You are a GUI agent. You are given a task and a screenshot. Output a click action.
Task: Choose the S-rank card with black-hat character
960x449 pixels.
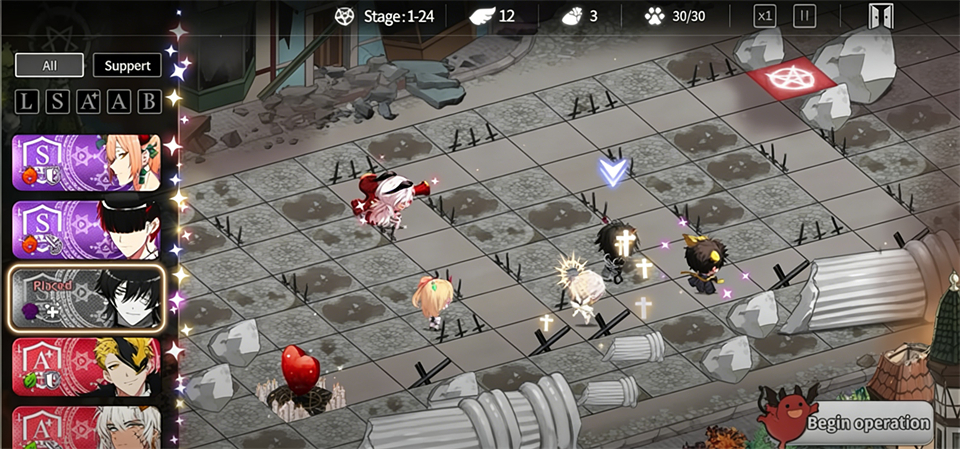pyautogui.click(x=86, y=230)
